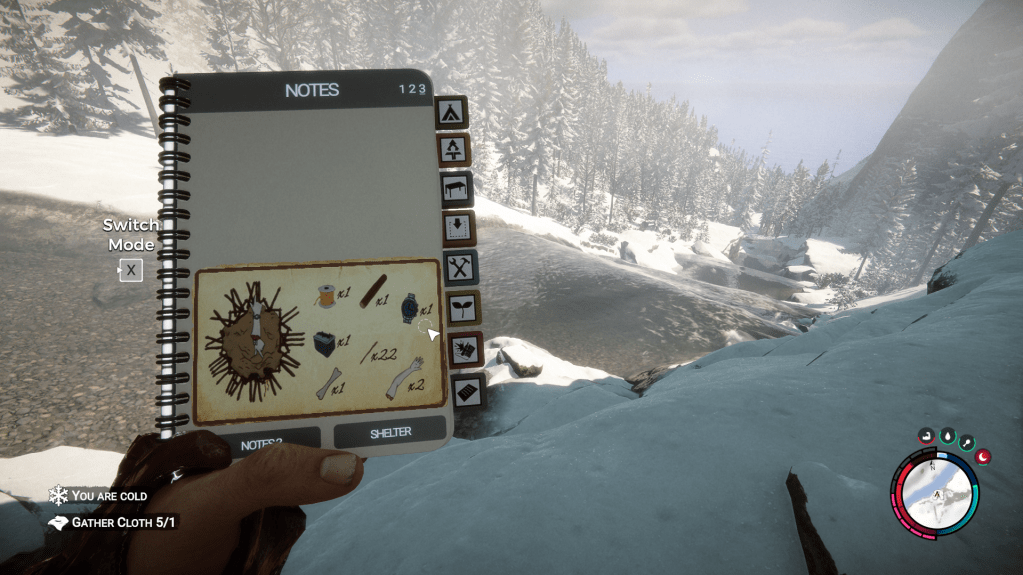Go to notes page 1
The image size is (1023, 575).
pos(402,89)
